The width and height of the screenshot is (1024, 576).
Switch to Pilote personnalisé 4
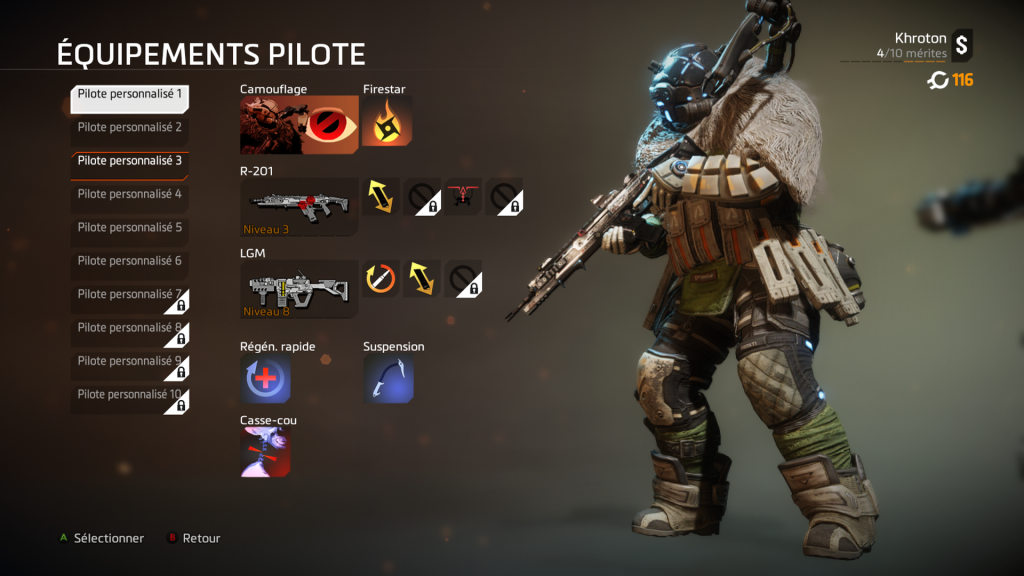click(130, 194)
